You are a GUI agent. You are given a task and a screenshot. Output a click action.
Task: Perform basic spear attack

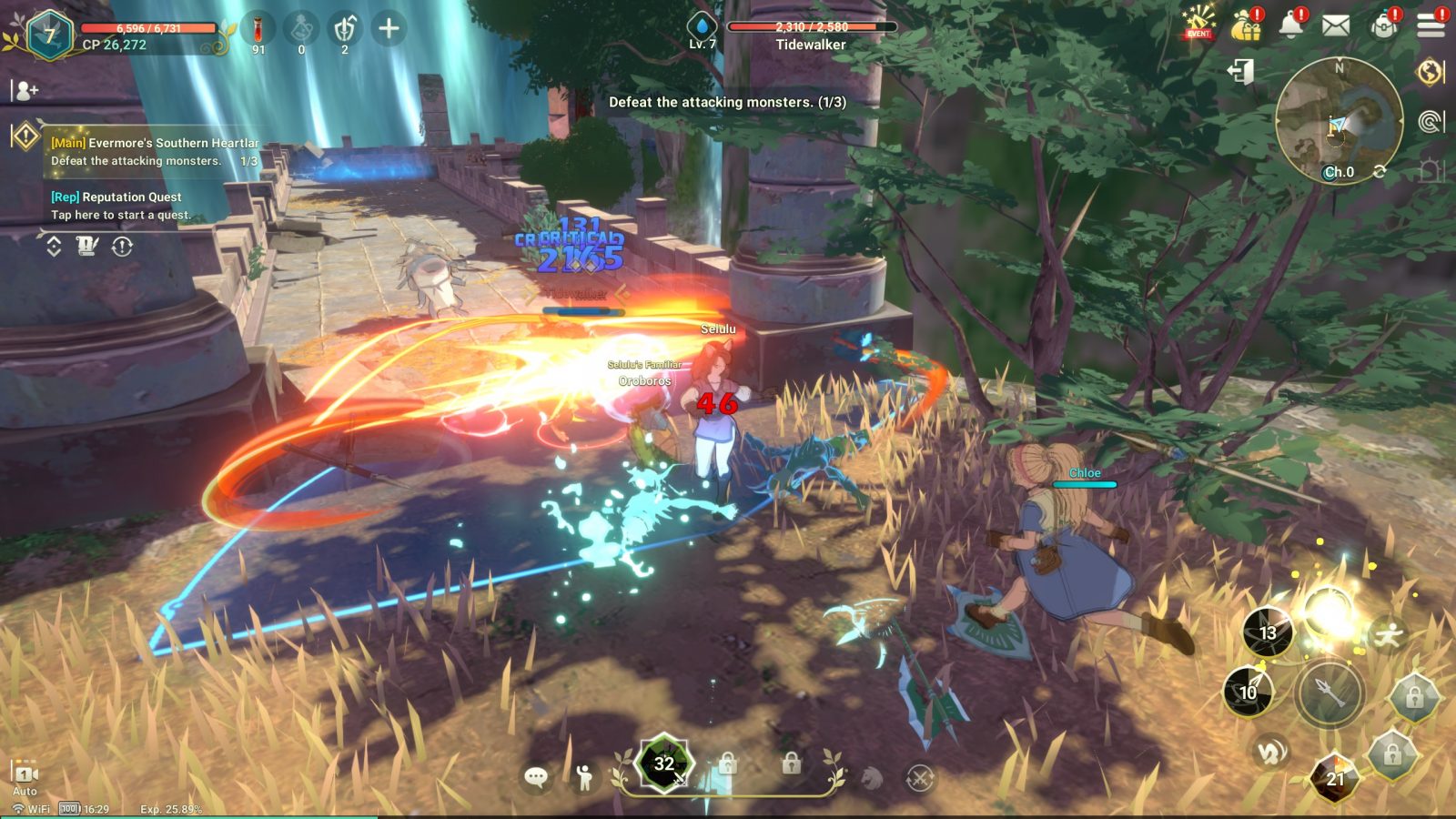[1330, 693]
